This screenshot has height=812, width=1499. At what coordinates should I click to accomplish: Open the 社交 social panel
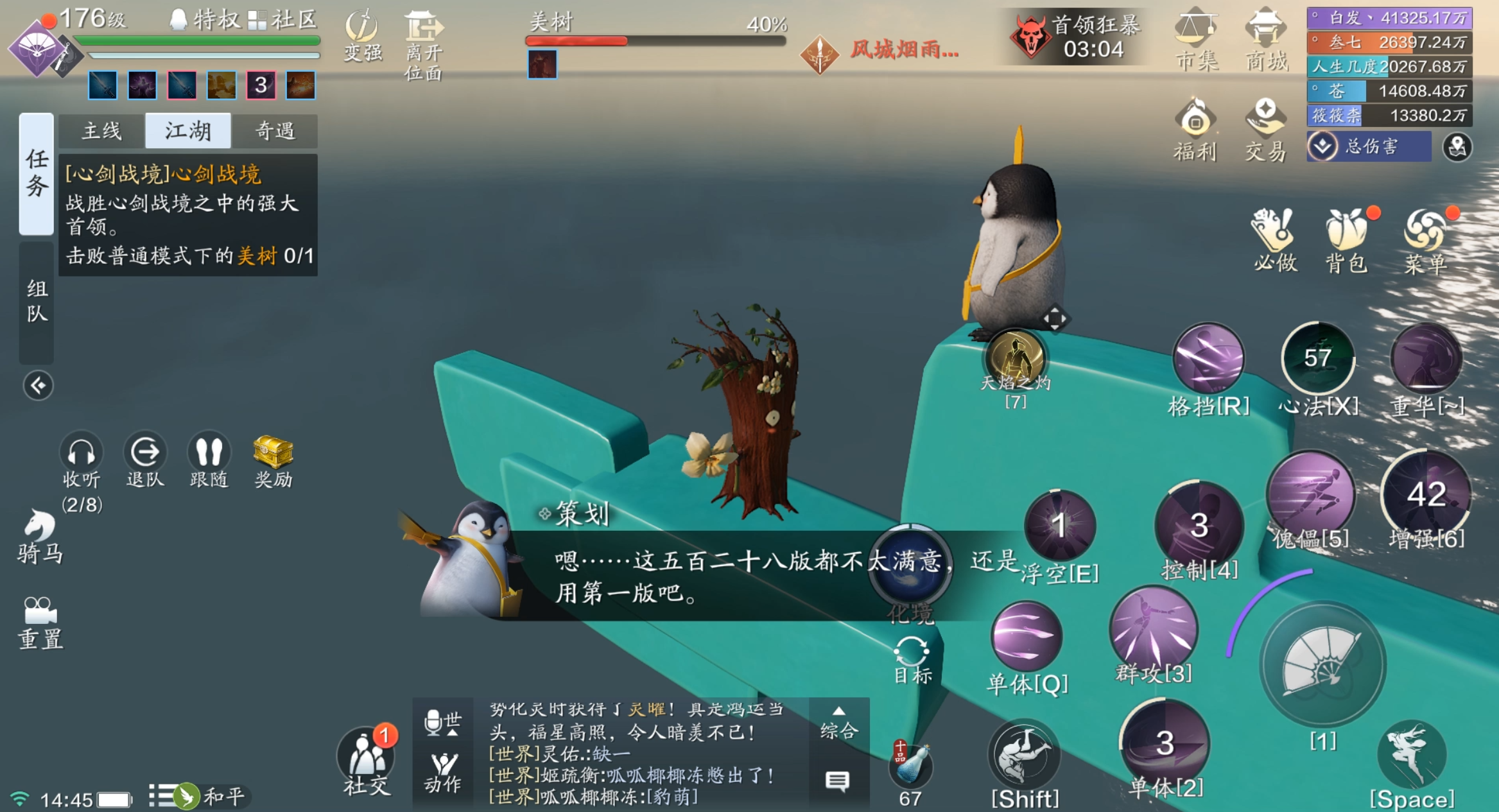[x=366, y=761]
